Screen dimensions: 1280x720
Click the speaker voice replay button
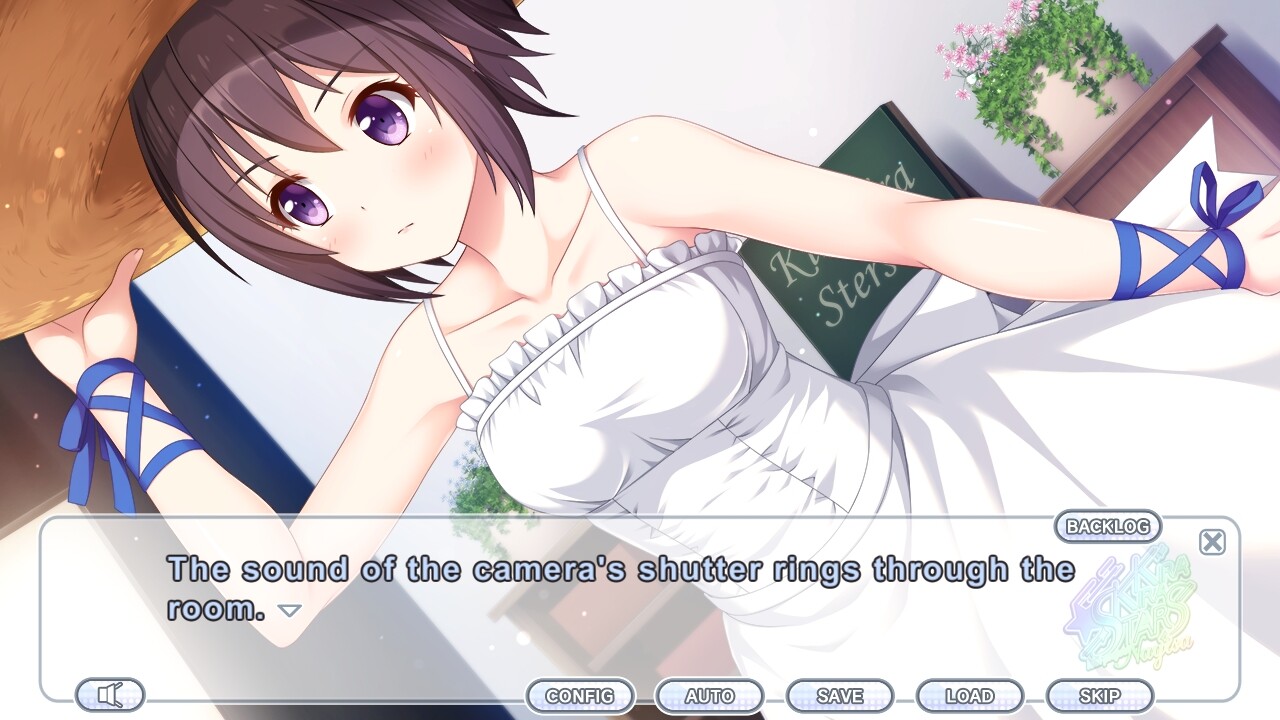[110, 694]
